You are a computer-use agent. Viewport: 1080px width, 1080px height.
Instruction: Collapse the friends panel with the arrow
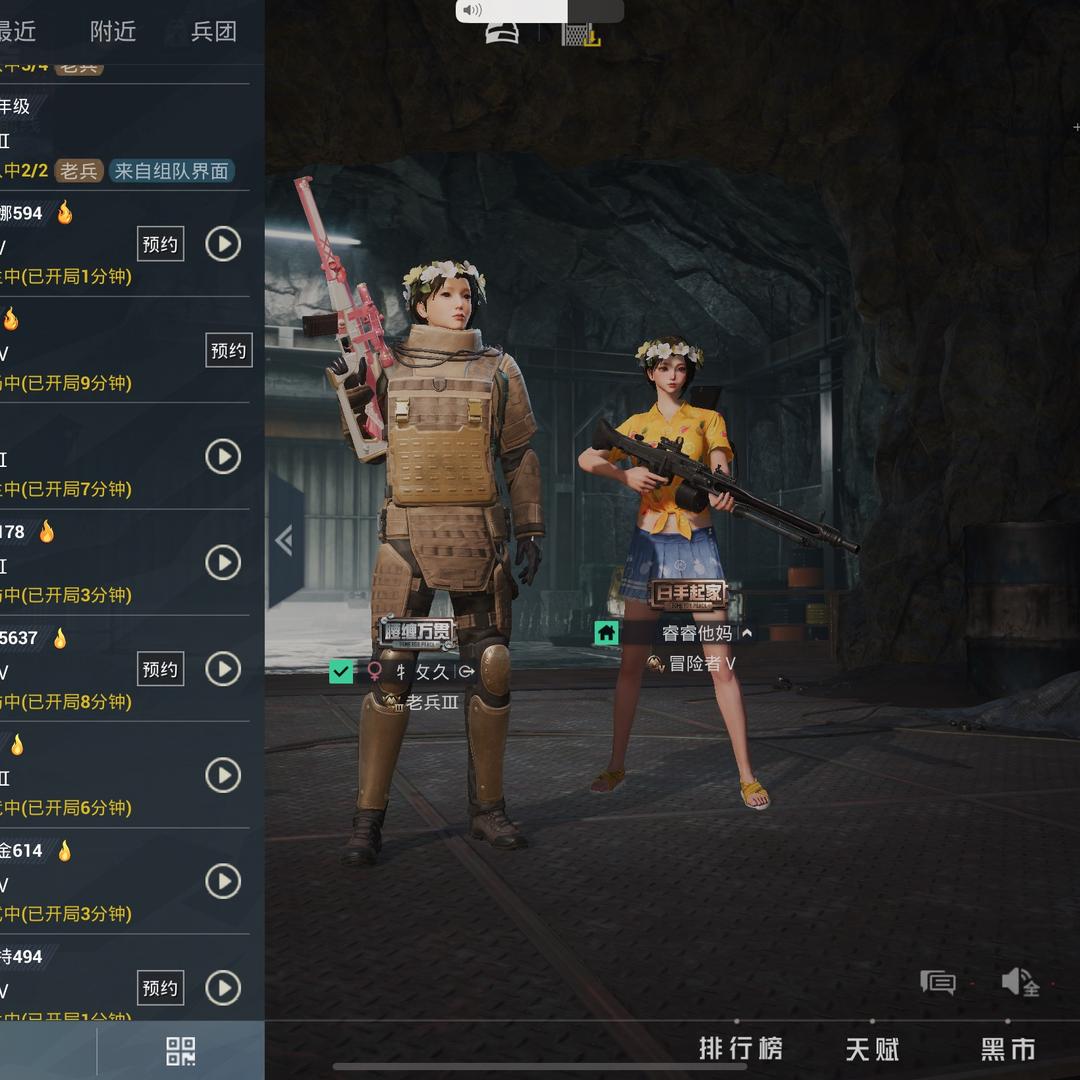[x=284, y=540]
